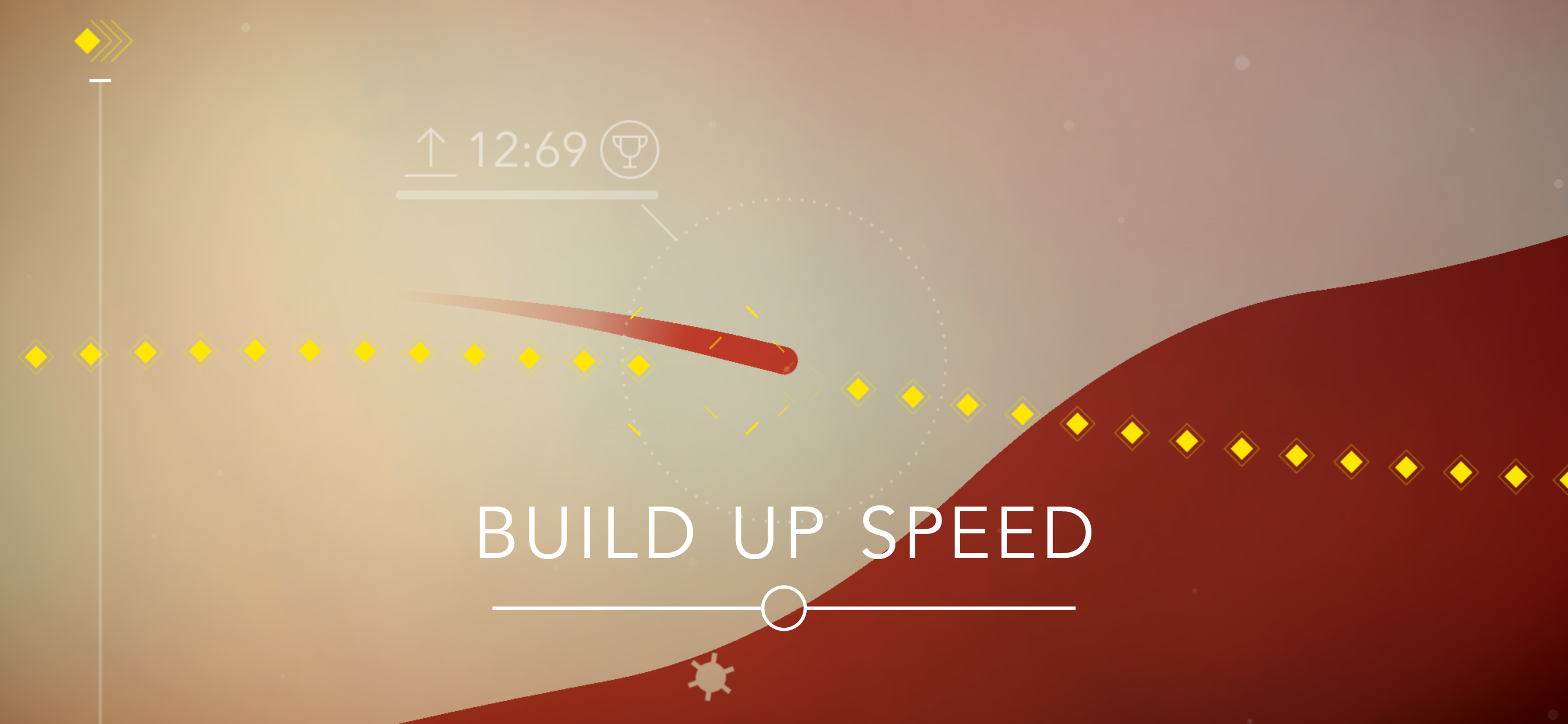This screenshot has width=1568, height=724.
Task: Click the checkpoint flag marker on the pole
Action: point(100,79)
